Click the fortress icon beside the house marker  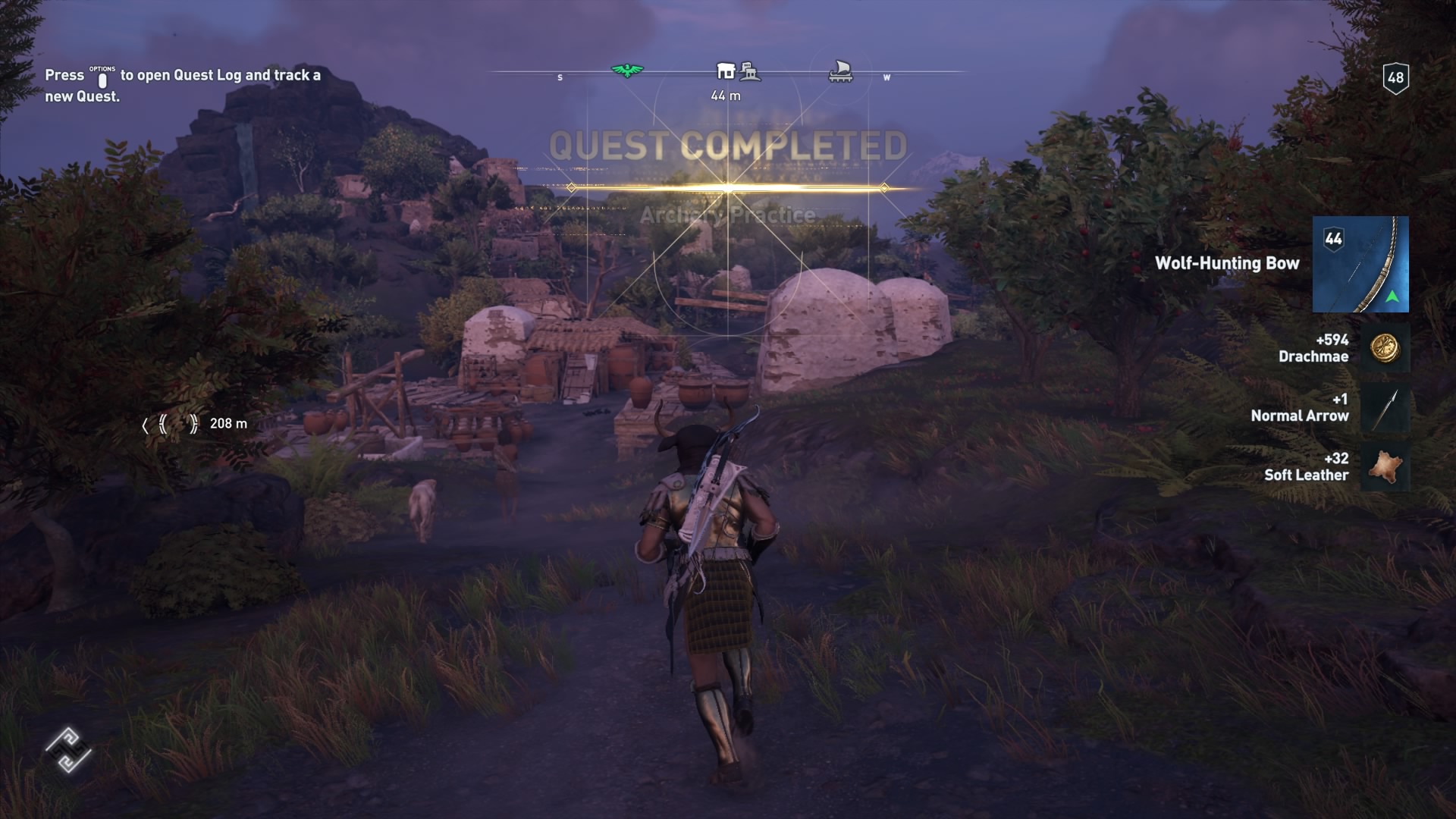coord(750,70)
